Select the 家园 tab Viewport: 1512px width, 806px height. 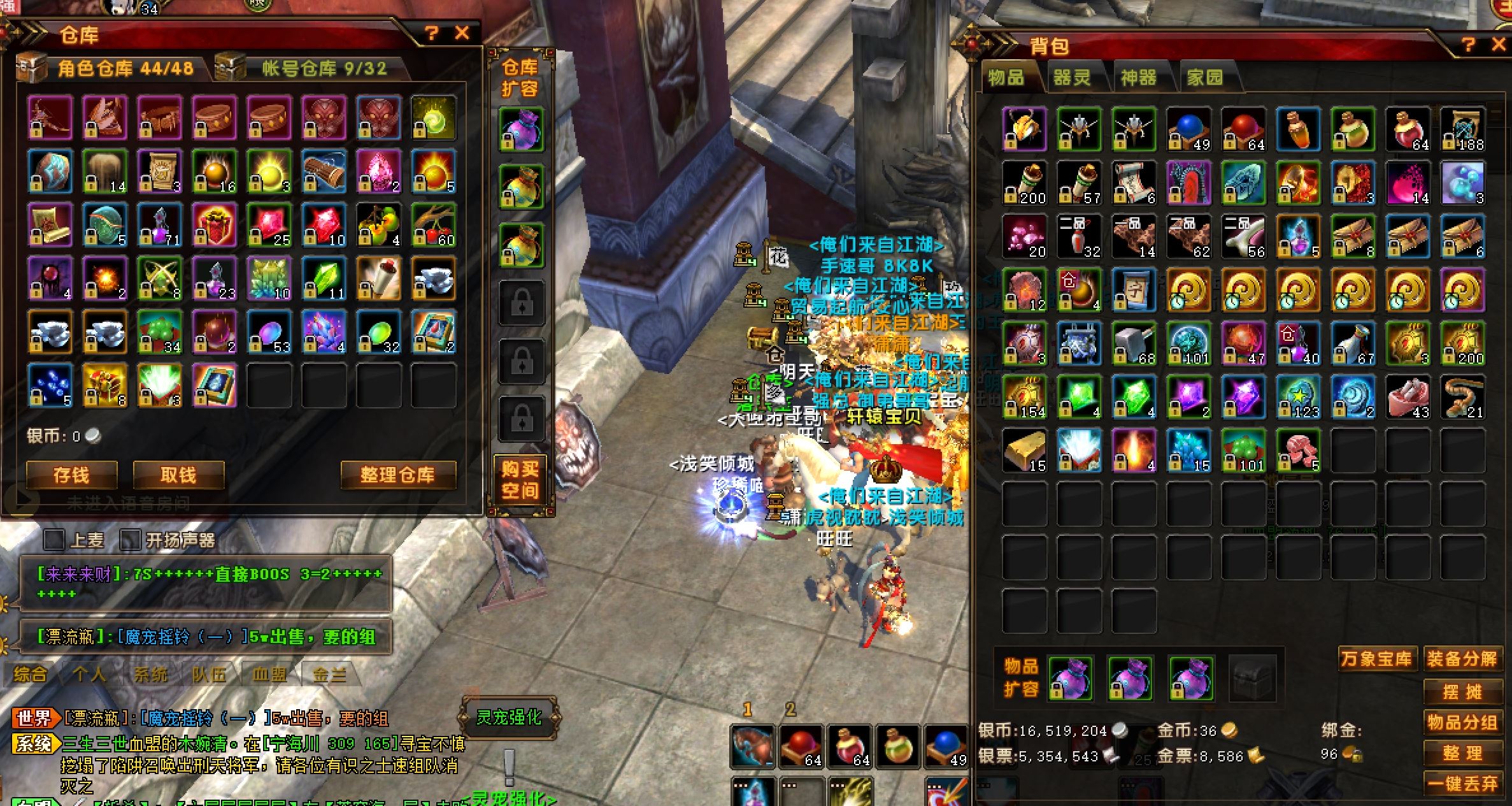pos(1205,78)
